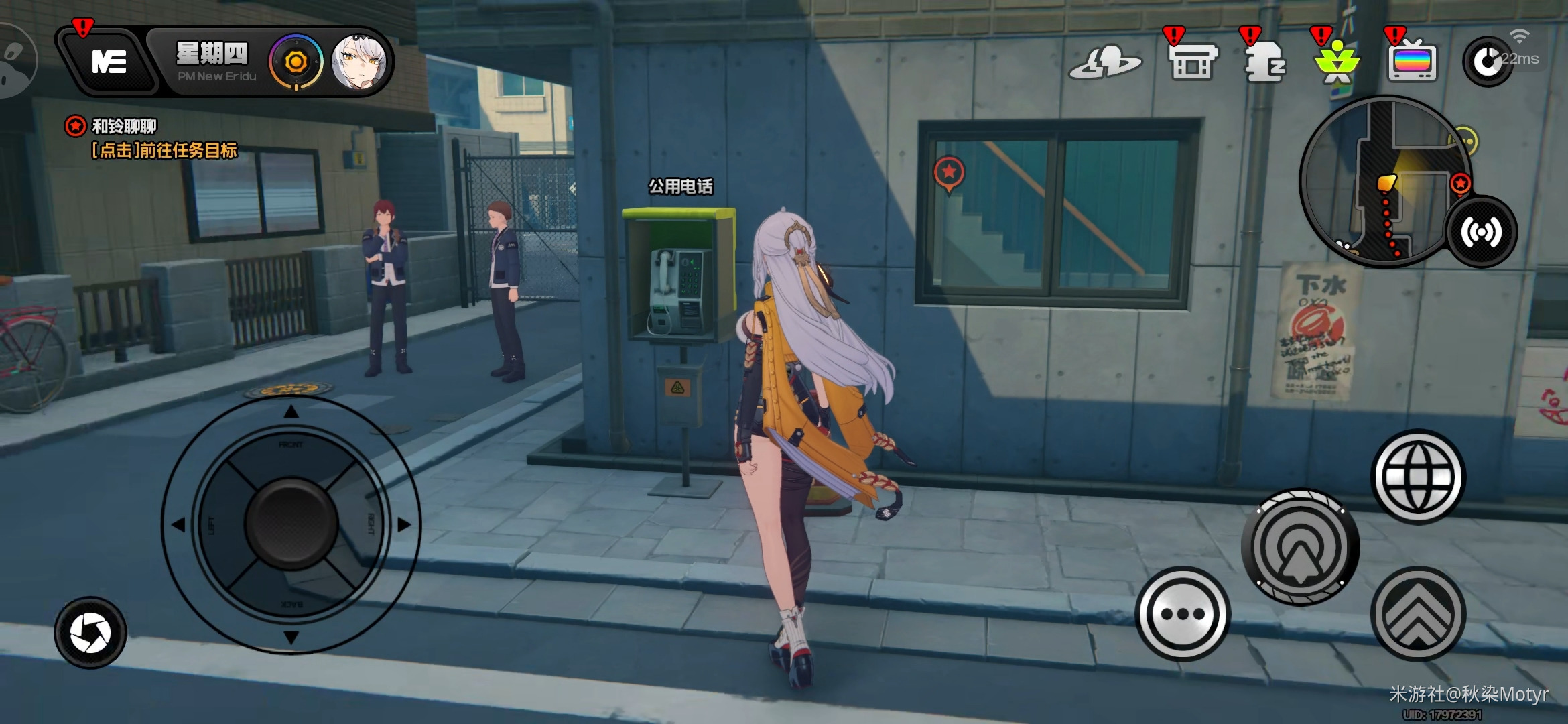Open the flying saucer hat icon

(1104, 64)
